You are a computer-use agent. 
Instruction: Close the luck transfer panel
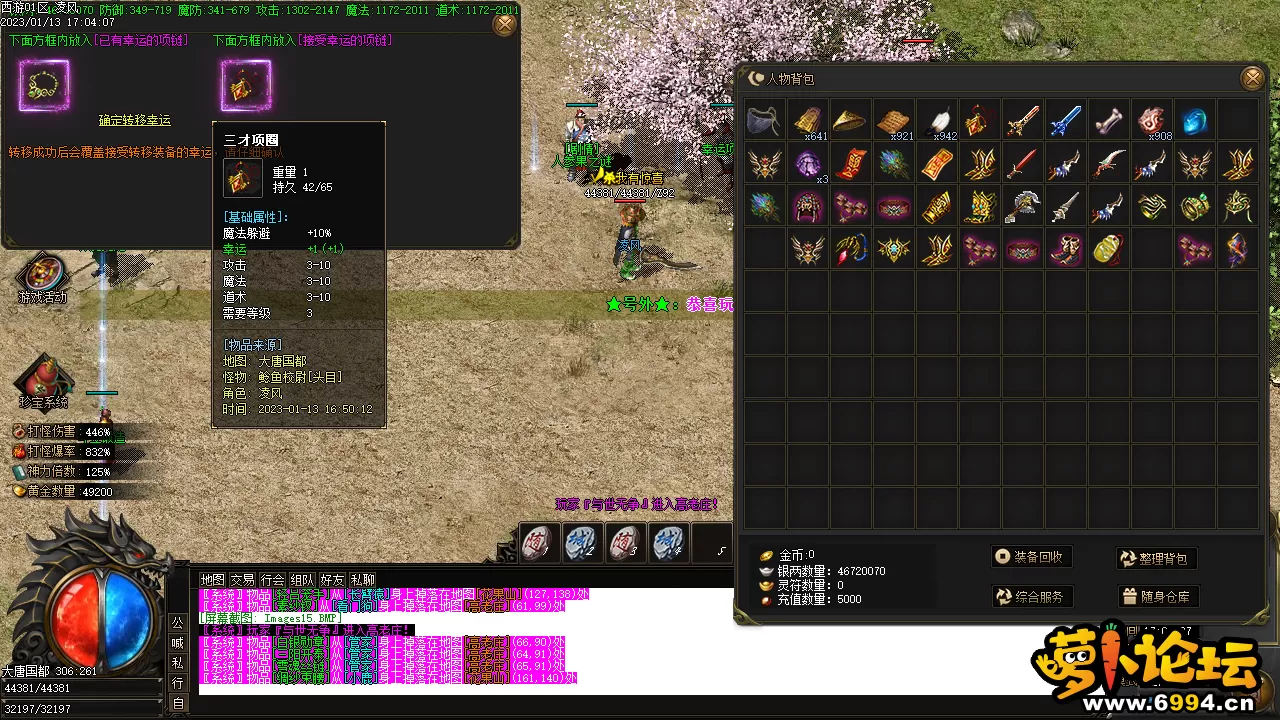tap(505, 24)
